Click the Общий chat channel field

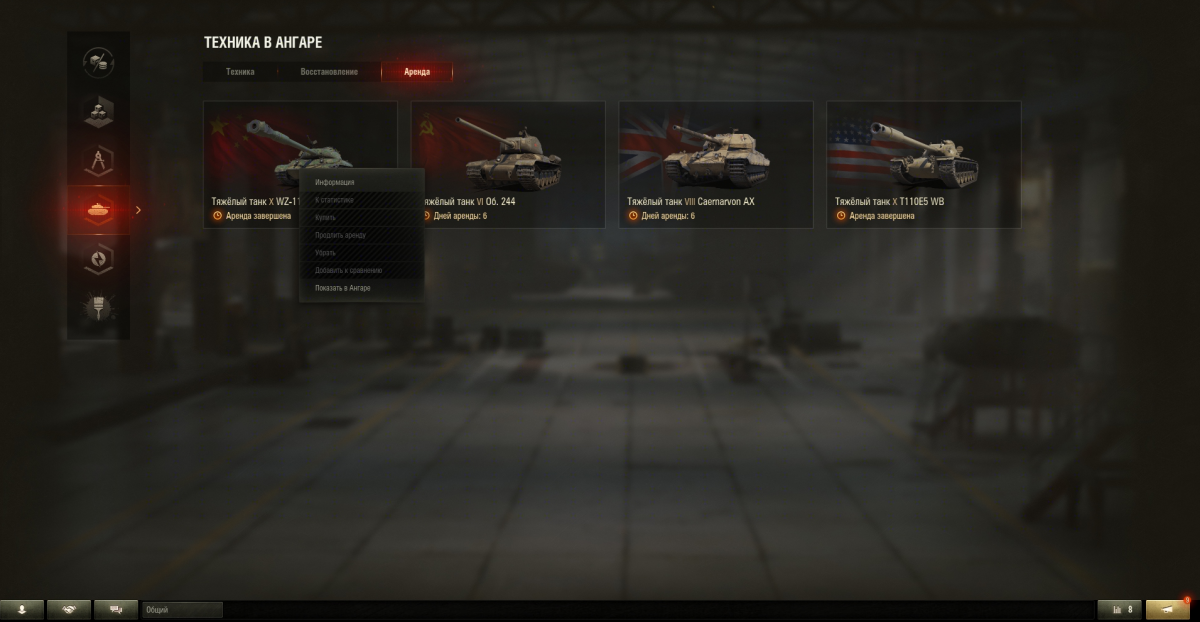181,609
